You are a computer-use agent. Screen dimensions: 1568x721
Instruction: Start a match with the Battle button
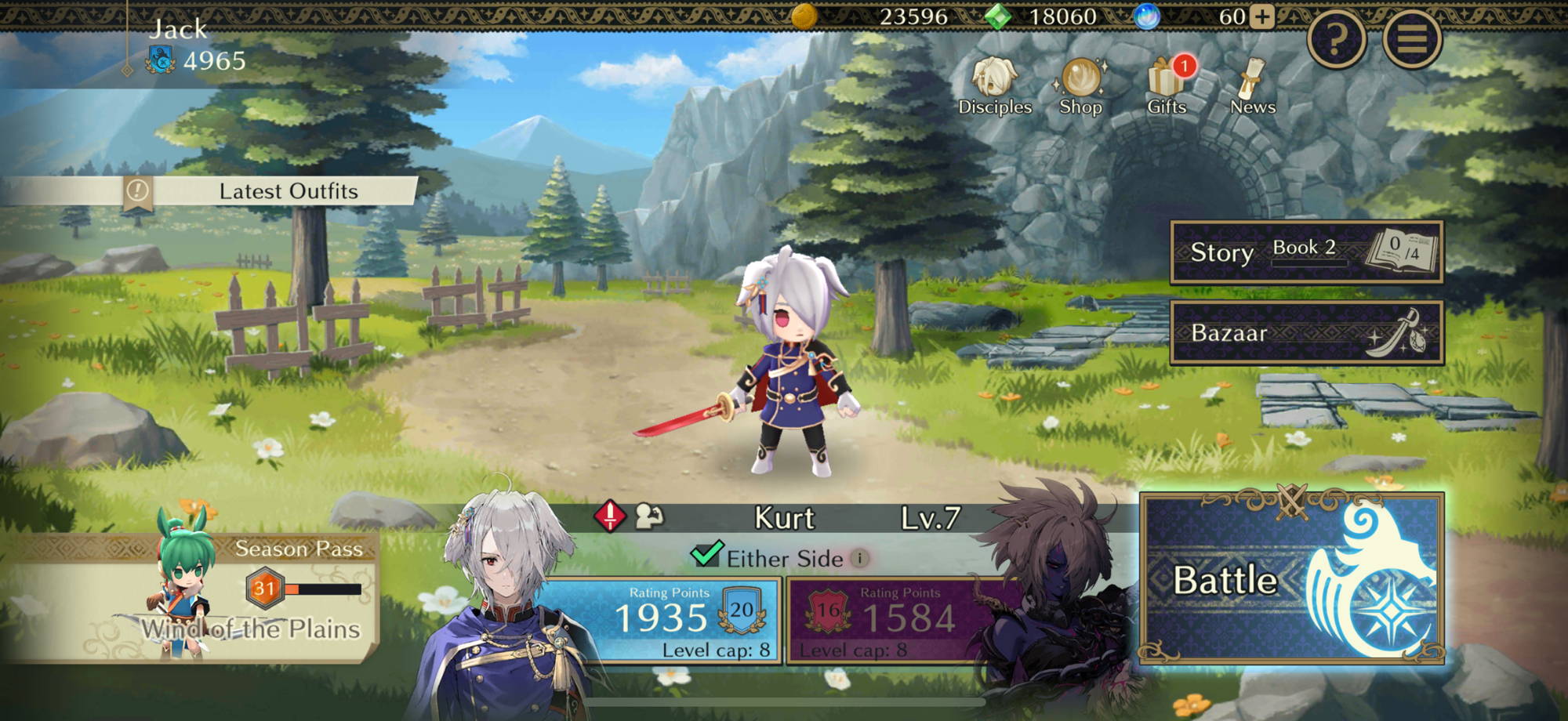coord(1290,580)
